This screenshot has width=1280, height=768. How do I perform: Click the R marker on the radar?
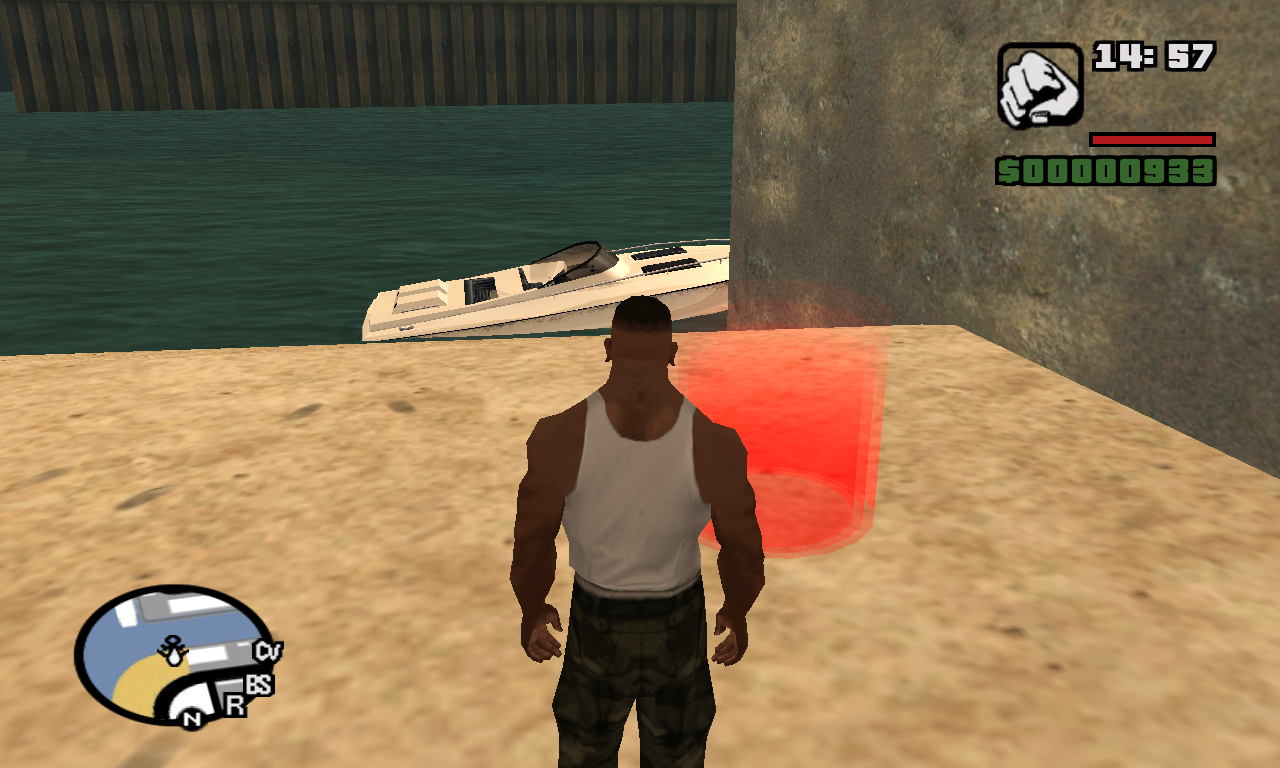click(x=235, y=704)
